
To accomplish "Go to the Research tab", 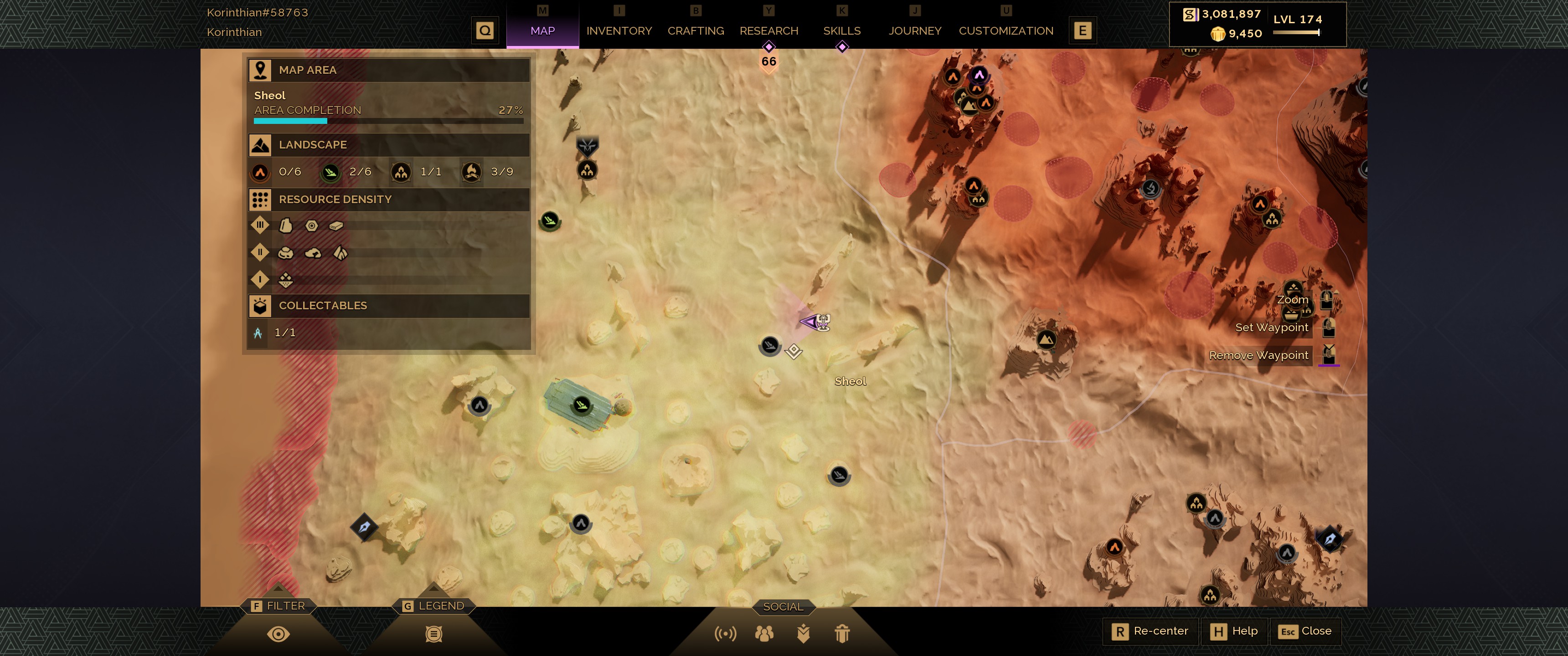I will [768, 31].
